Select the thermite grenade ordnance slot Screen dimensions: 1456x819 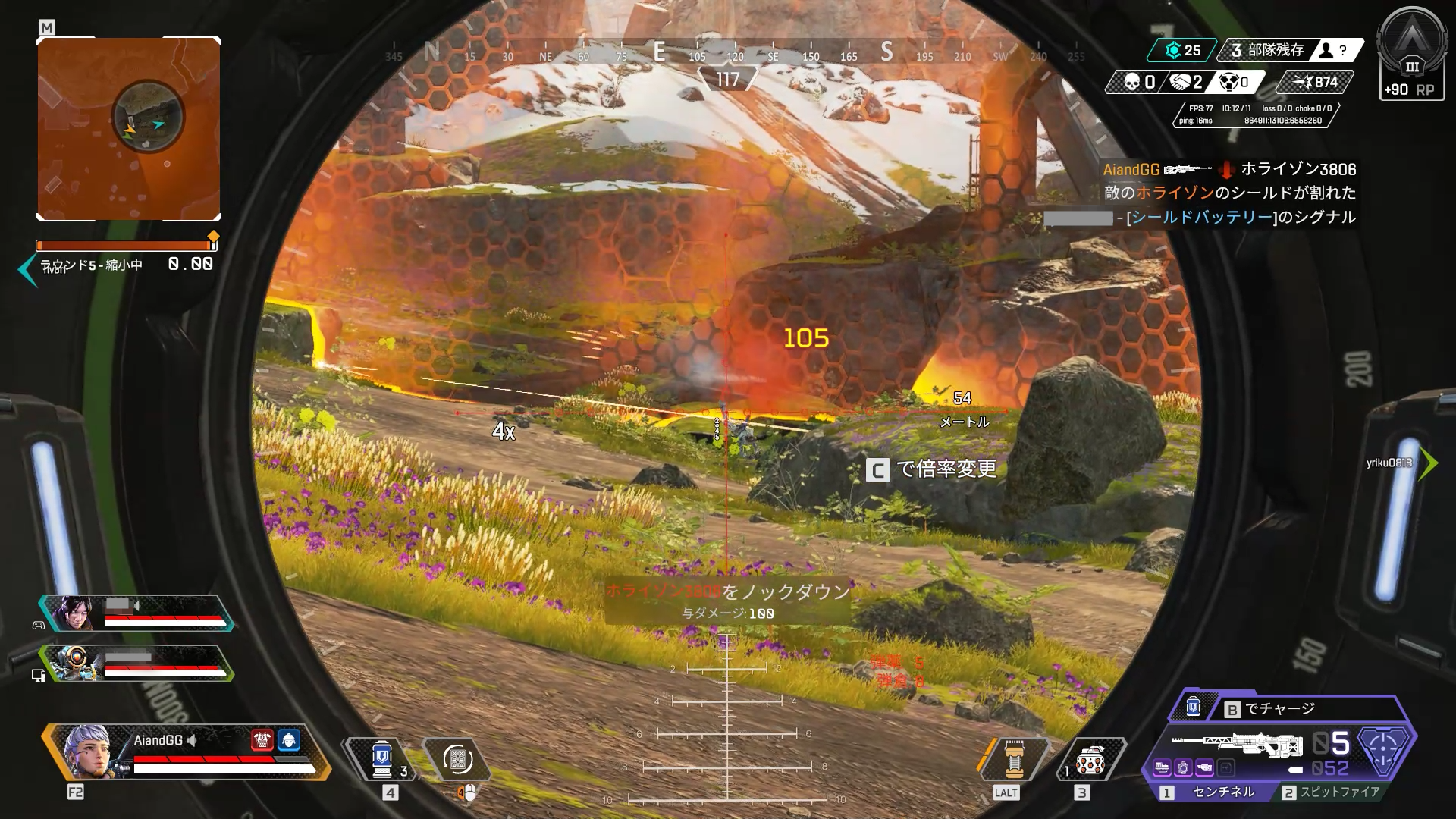[1089, 759]
